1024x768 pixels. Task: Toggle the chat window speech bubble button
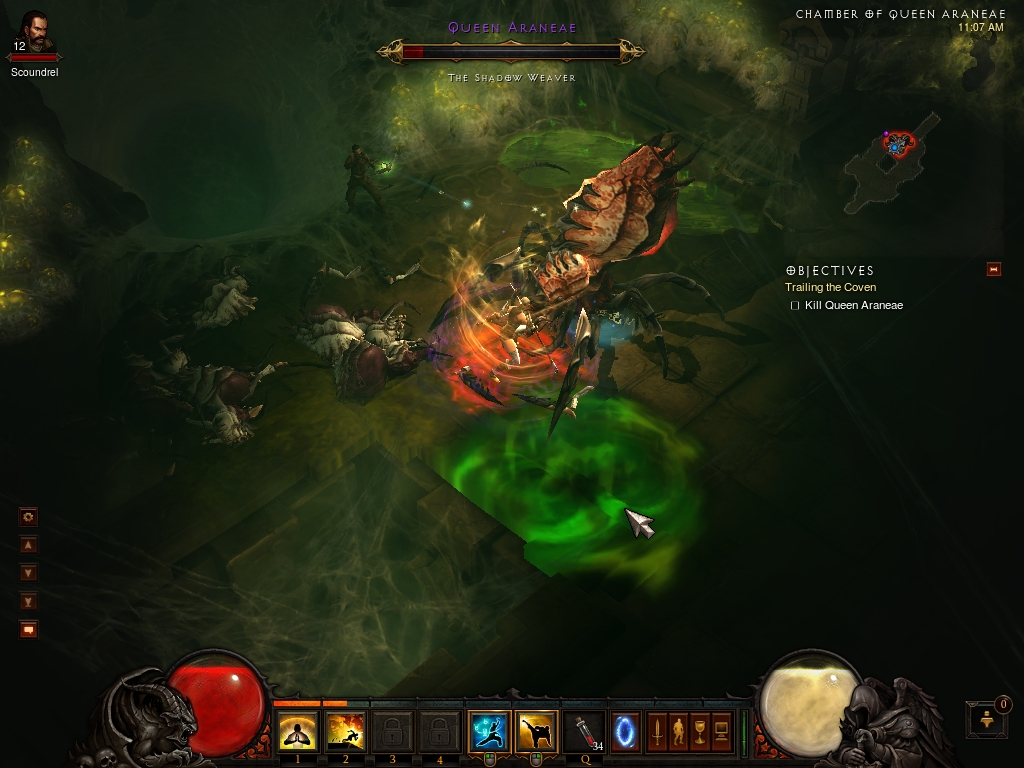point(29,629)
